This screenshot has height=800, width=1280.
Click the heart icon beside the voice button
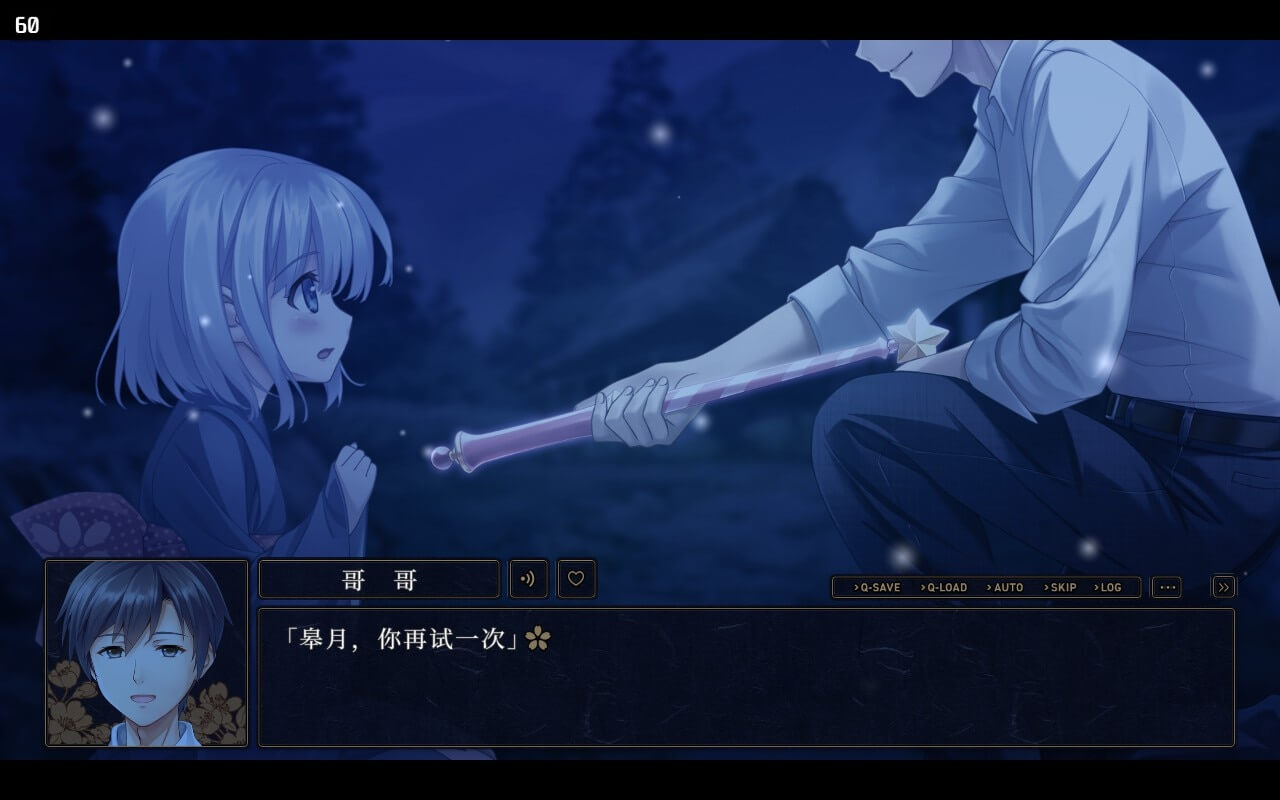coord(576,578)
